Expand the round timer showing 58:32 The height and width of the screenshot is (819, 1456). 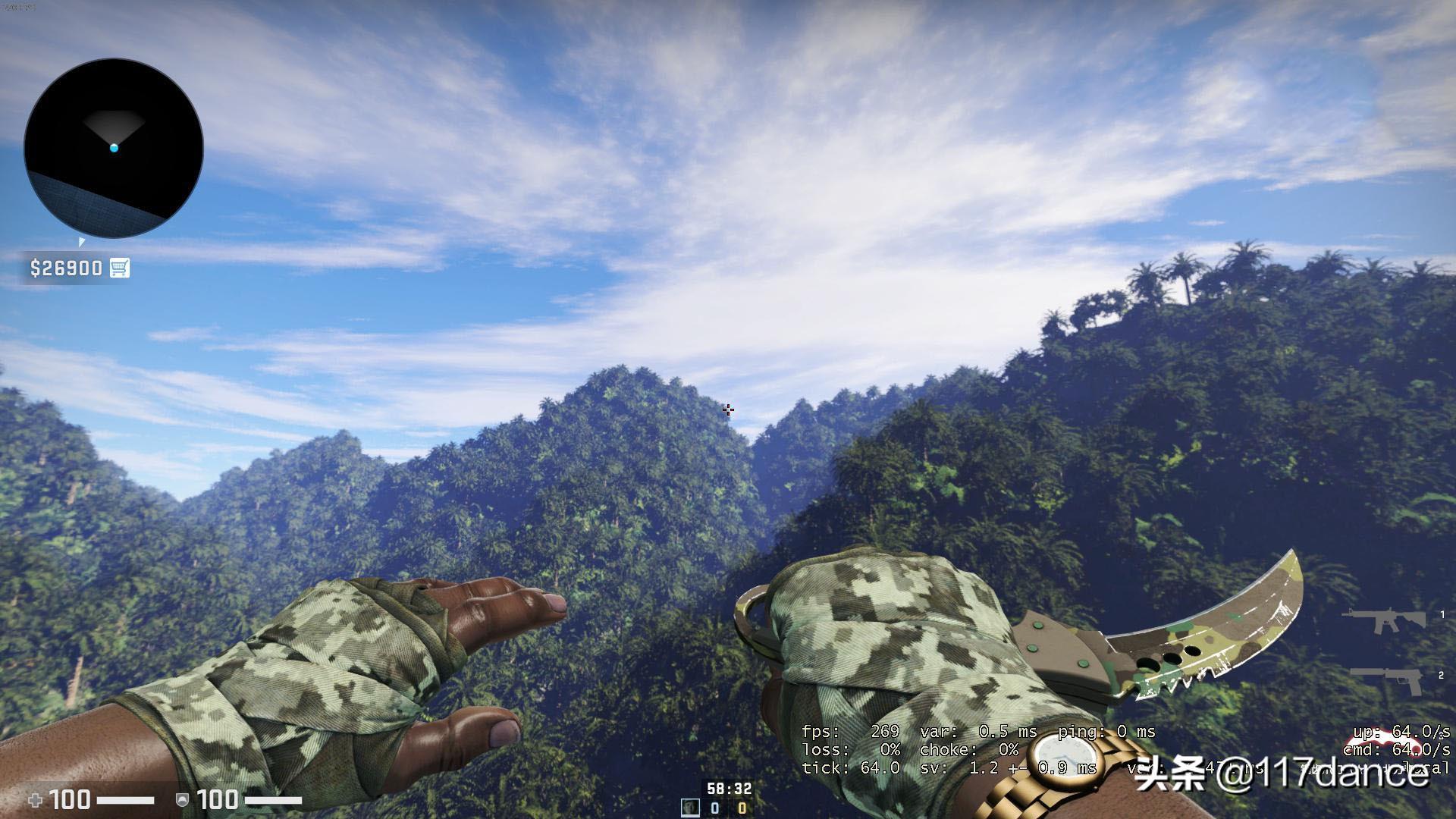(728, 788)
